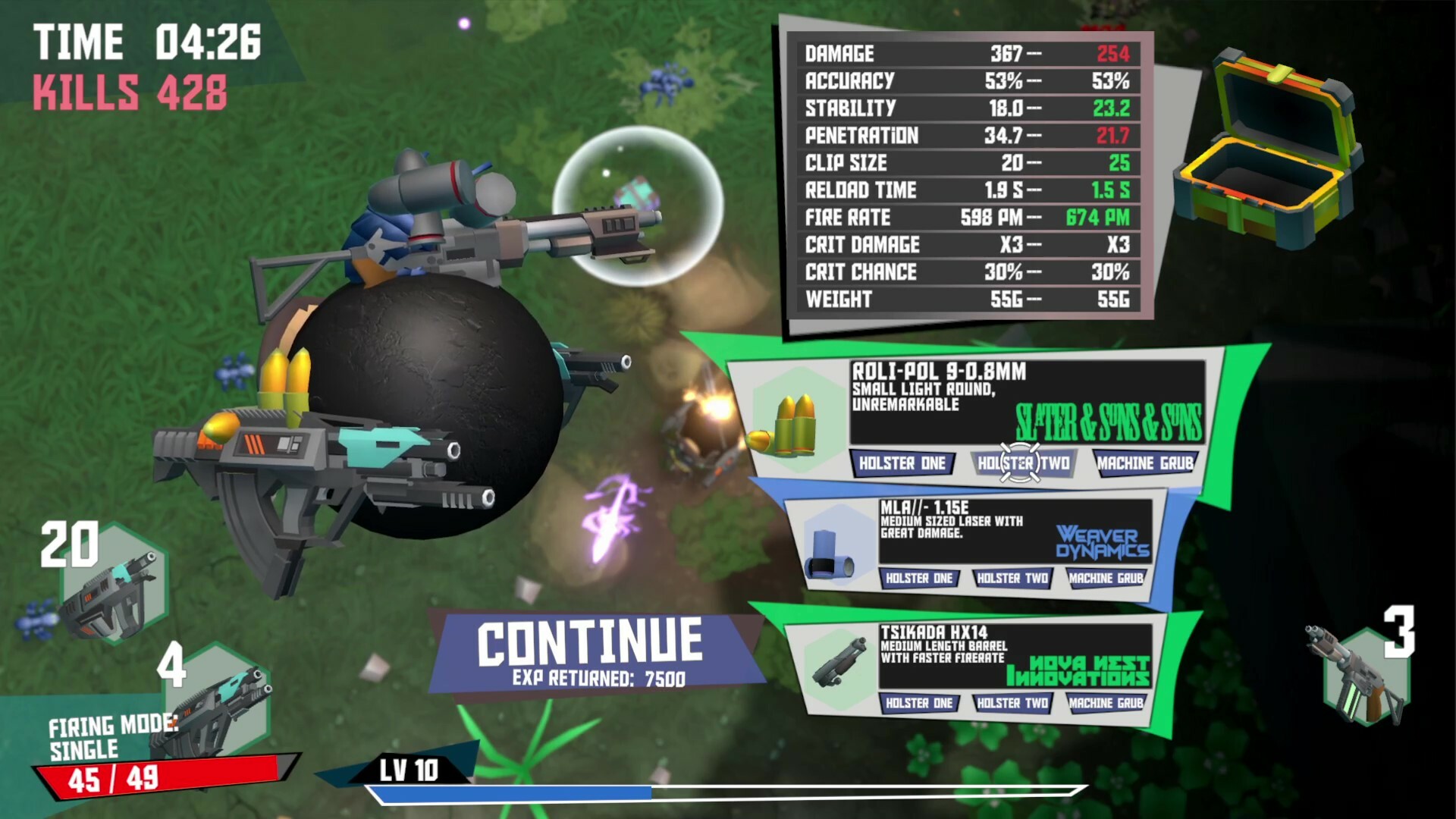The width and height of the screenshot is (1456, 819).
Task: Attach Tsikada HX14 barrel to Holster Two
Action: [1012, 704]
